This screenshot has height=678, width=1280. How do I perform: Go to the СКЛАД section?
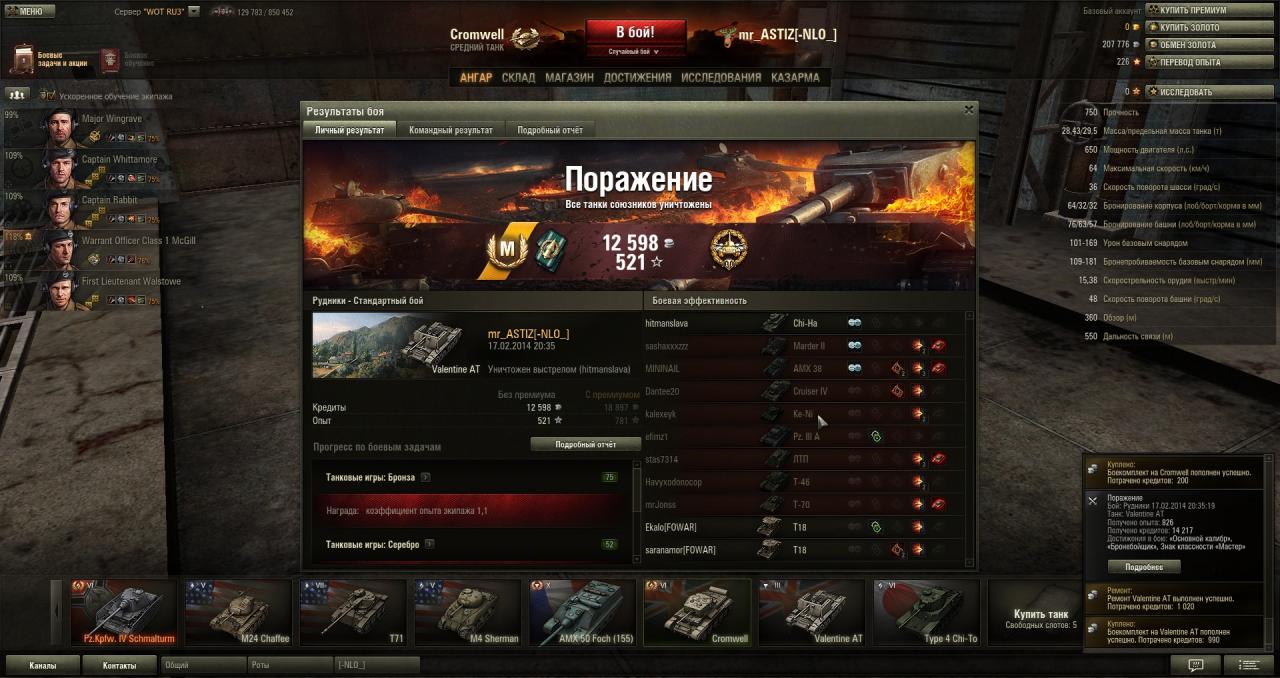[518, 77]
